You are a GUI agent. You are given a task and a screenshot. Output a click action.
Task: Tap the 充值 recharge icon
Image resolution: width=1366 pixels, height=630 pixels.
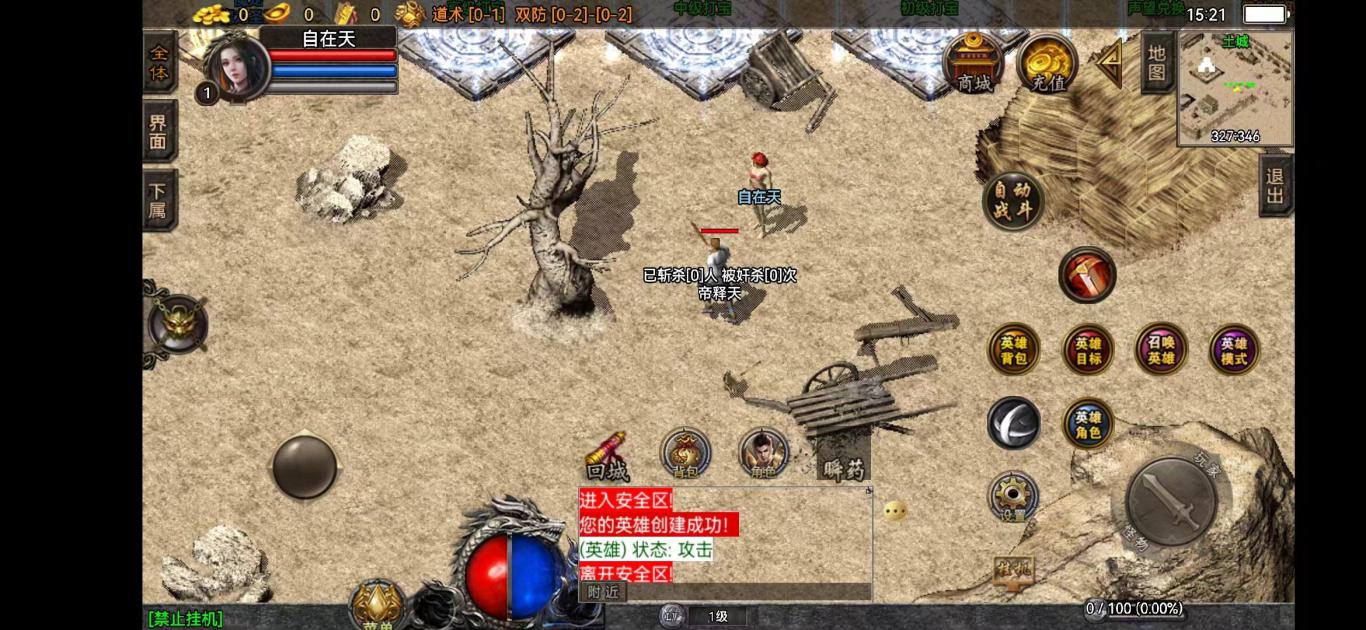coord(1047,62)
